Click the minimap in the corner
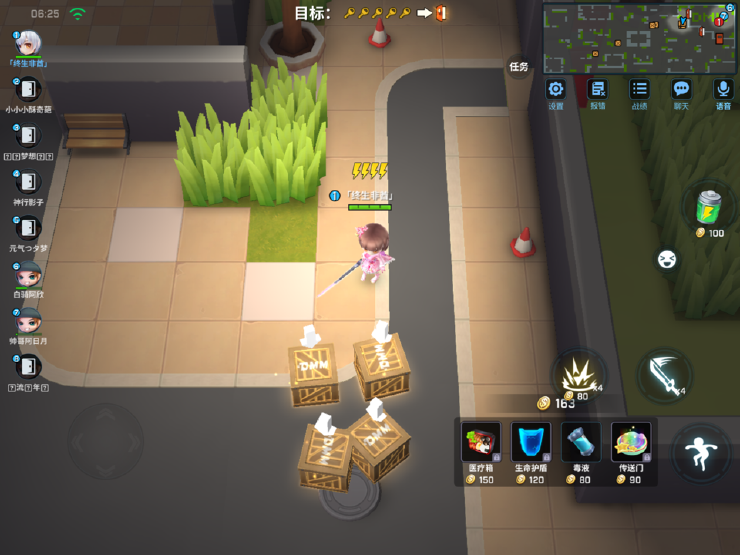Viewport: 740px width, 555px height. coord(639,37)
